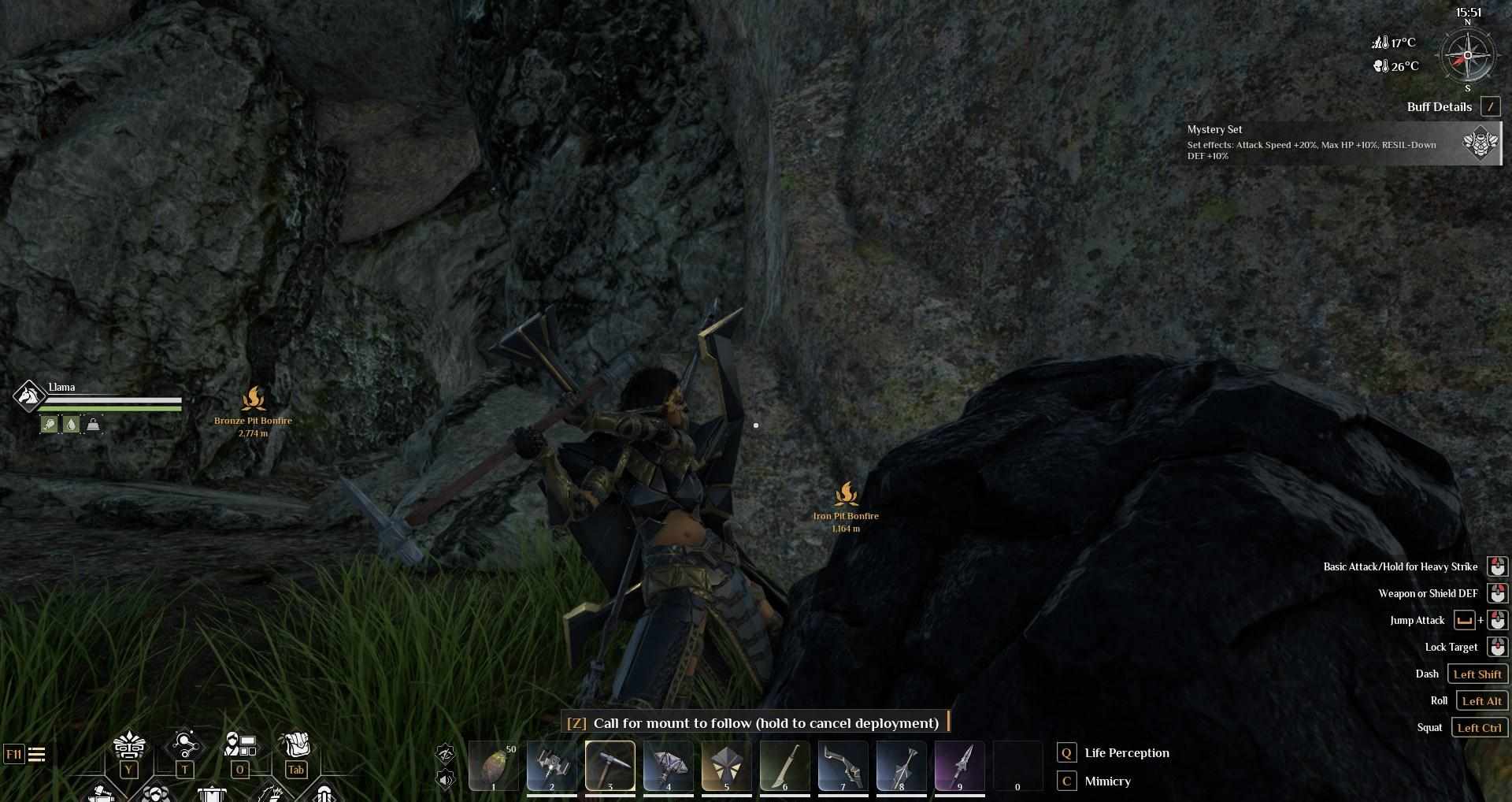Equip the crossbow in hotbar slot 2

[x=551, y=765]
